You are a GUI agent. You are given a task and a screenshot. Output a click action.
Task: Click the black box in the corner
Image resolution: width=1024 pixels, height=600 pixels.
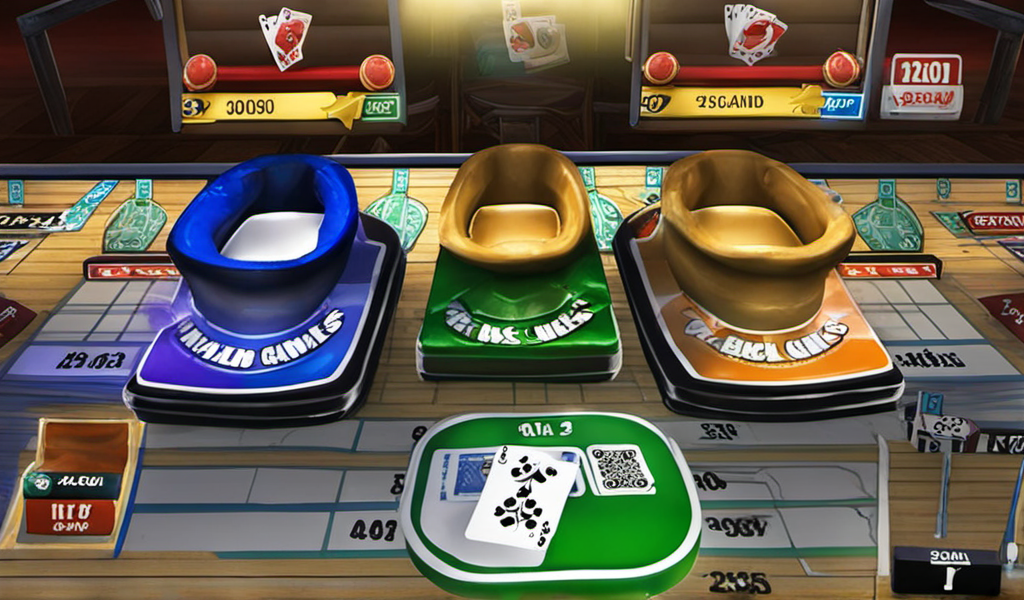tap(946, 570)
